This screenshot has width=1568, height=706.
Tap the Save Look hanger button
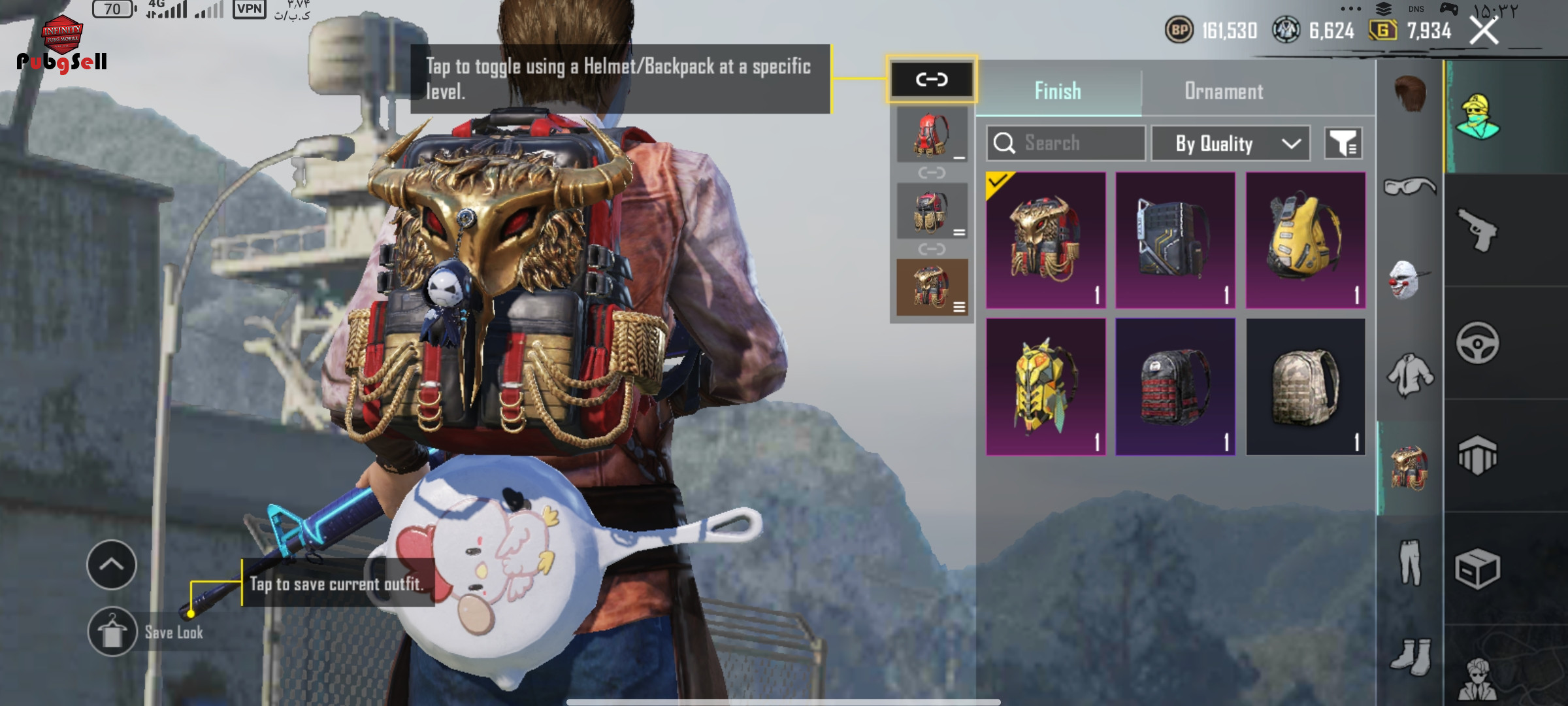tap(112, 632)
